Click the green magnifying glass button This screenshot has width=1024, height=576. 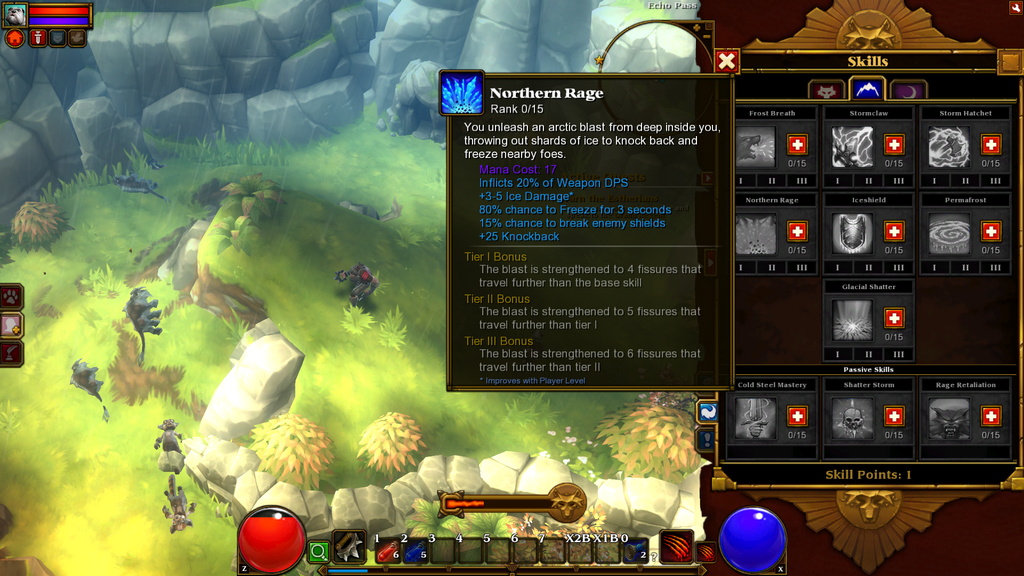click(318, 551)
